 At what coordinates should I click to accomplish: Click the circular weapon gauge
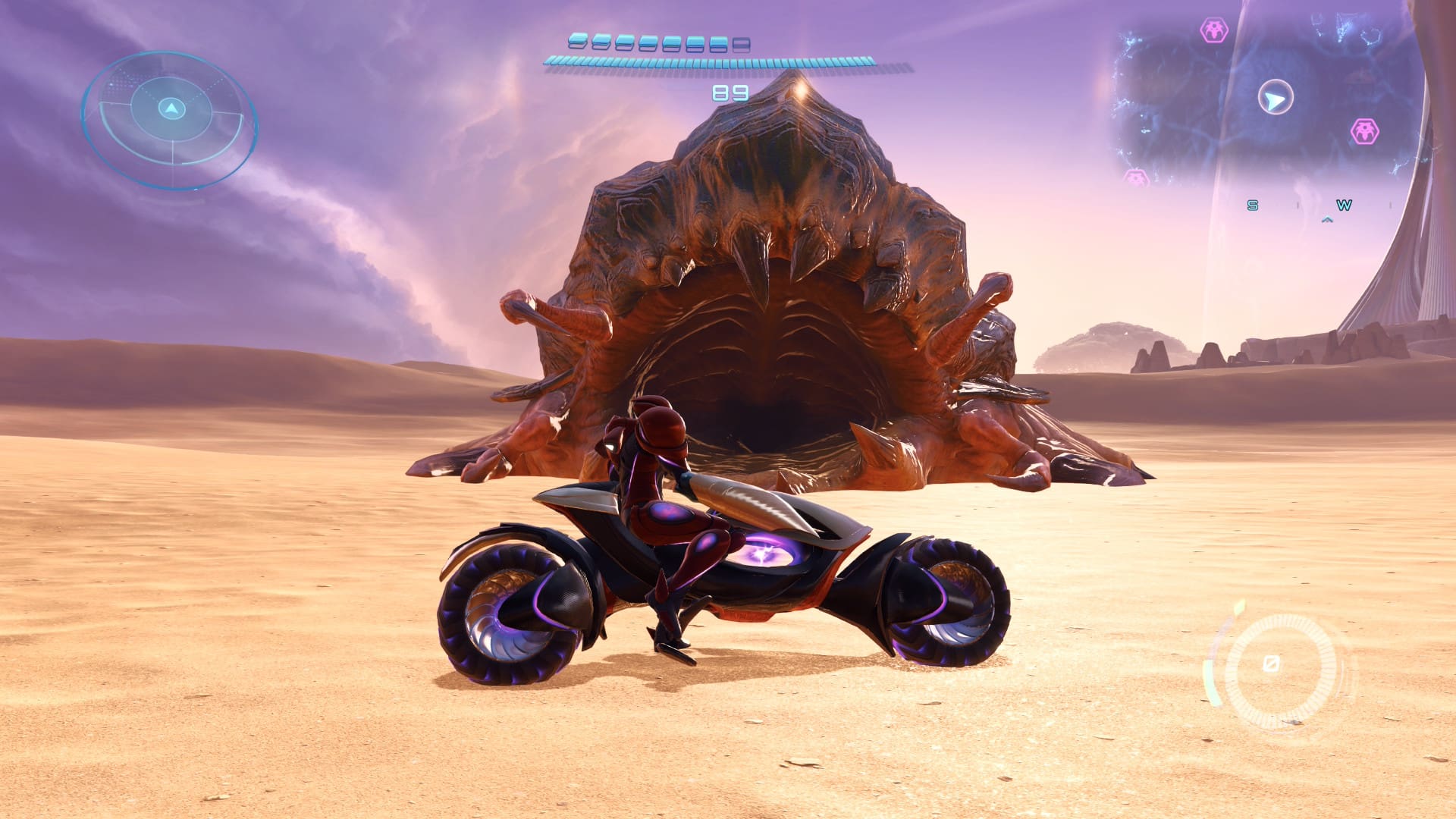point(1279,667)
